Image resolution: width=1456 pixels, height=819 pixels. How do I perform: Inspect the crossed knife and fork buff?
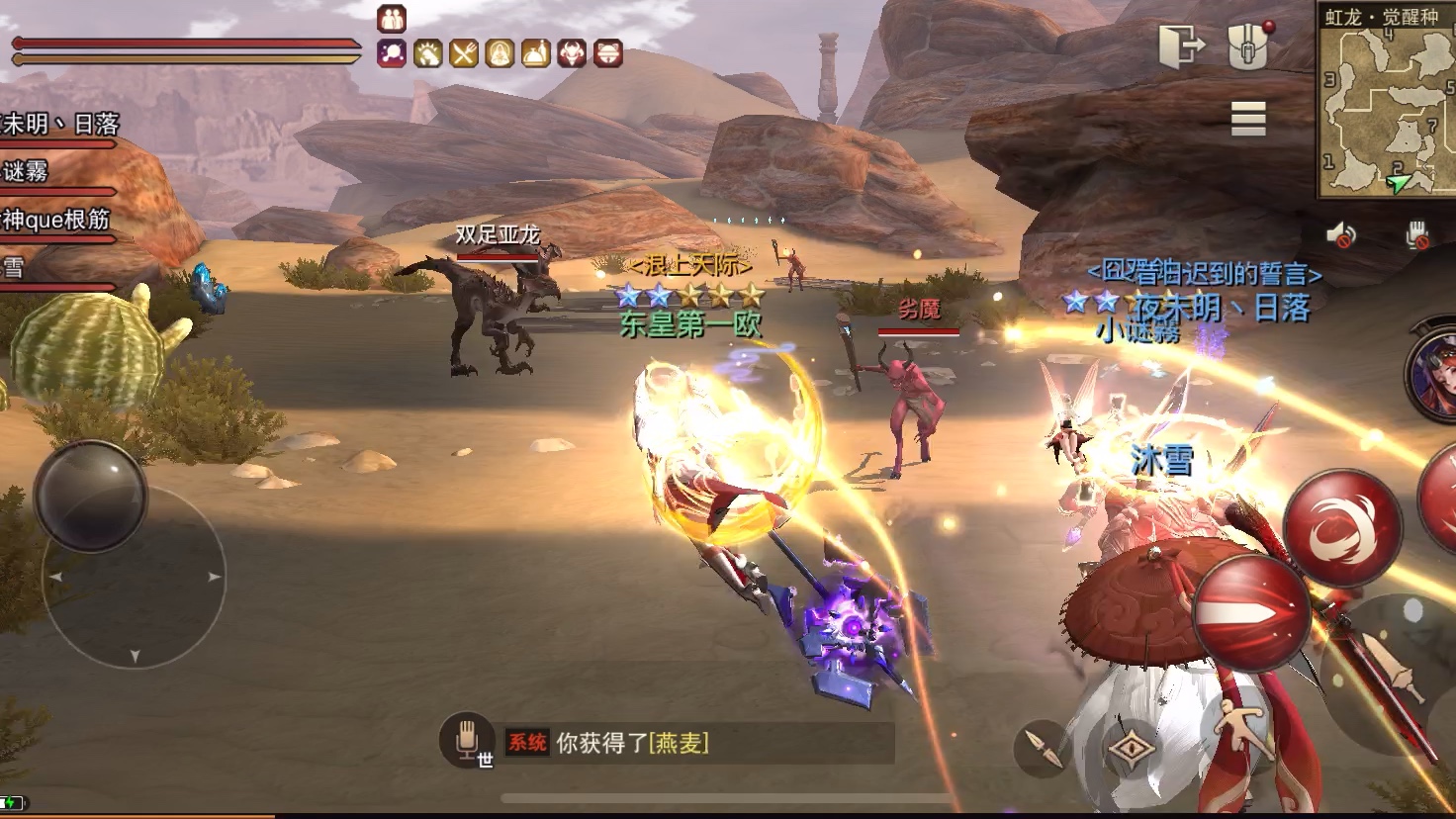click(x=464, y=53)
